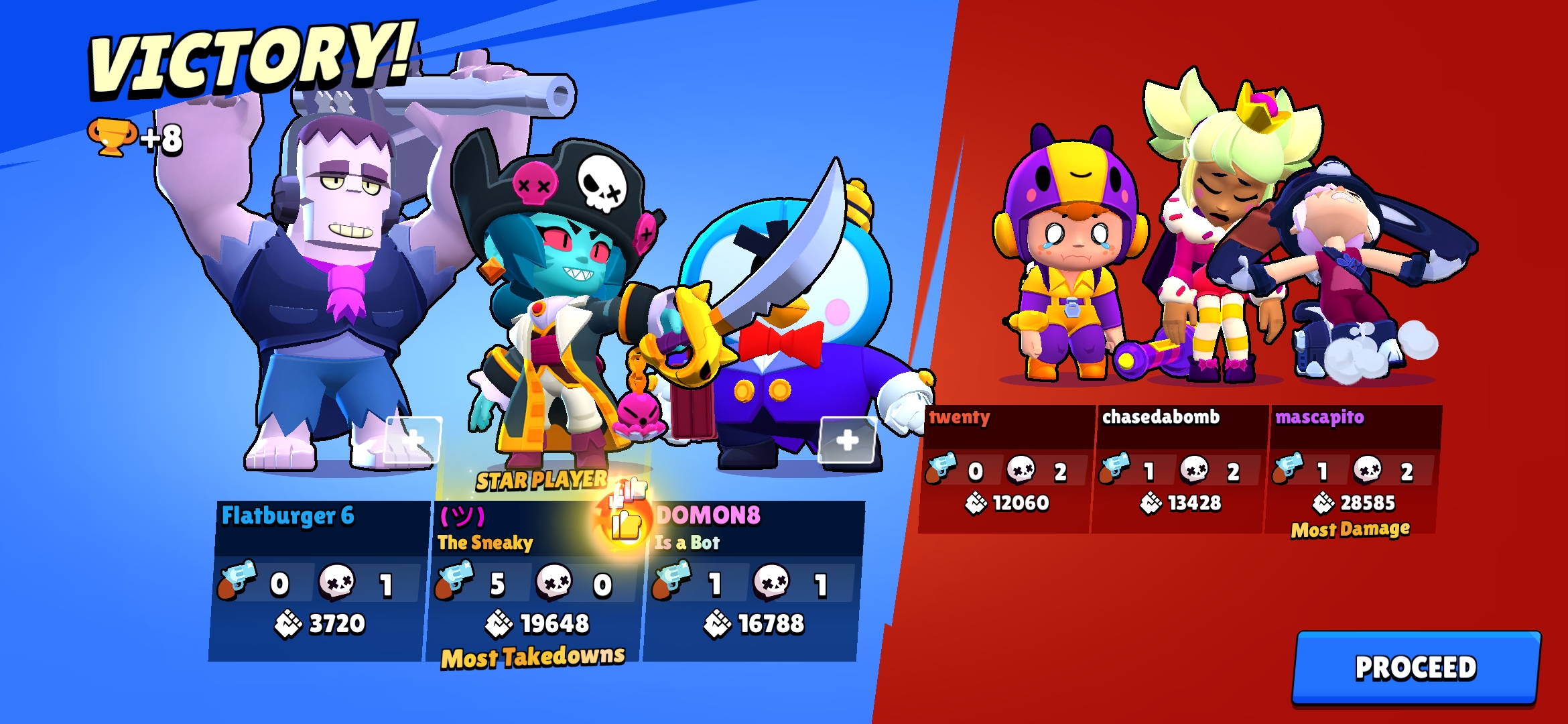View DOMON8's player stats panel
This screenshot has width=1568, height=724.
click(x=750, y=581)
